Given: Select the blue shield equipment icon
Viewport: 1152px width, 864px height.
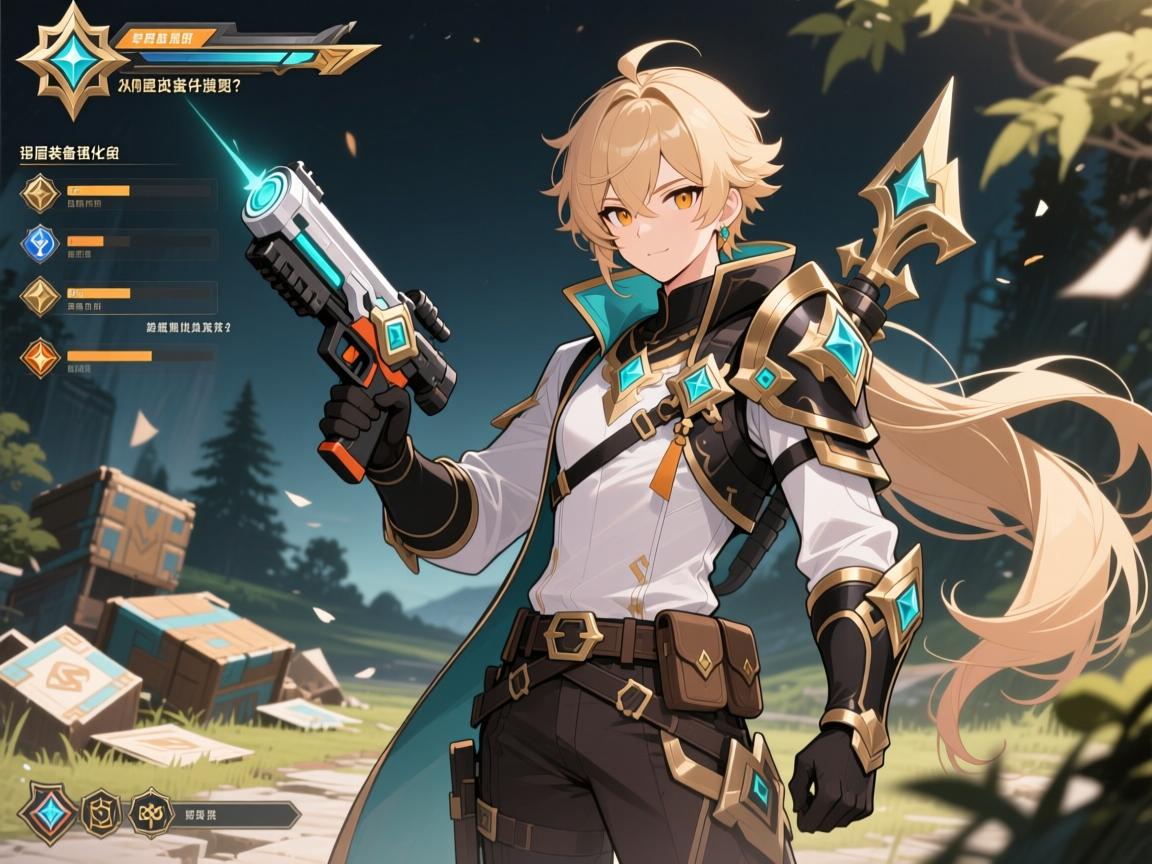Looking at the screenshot, I should tap(41, 243).
